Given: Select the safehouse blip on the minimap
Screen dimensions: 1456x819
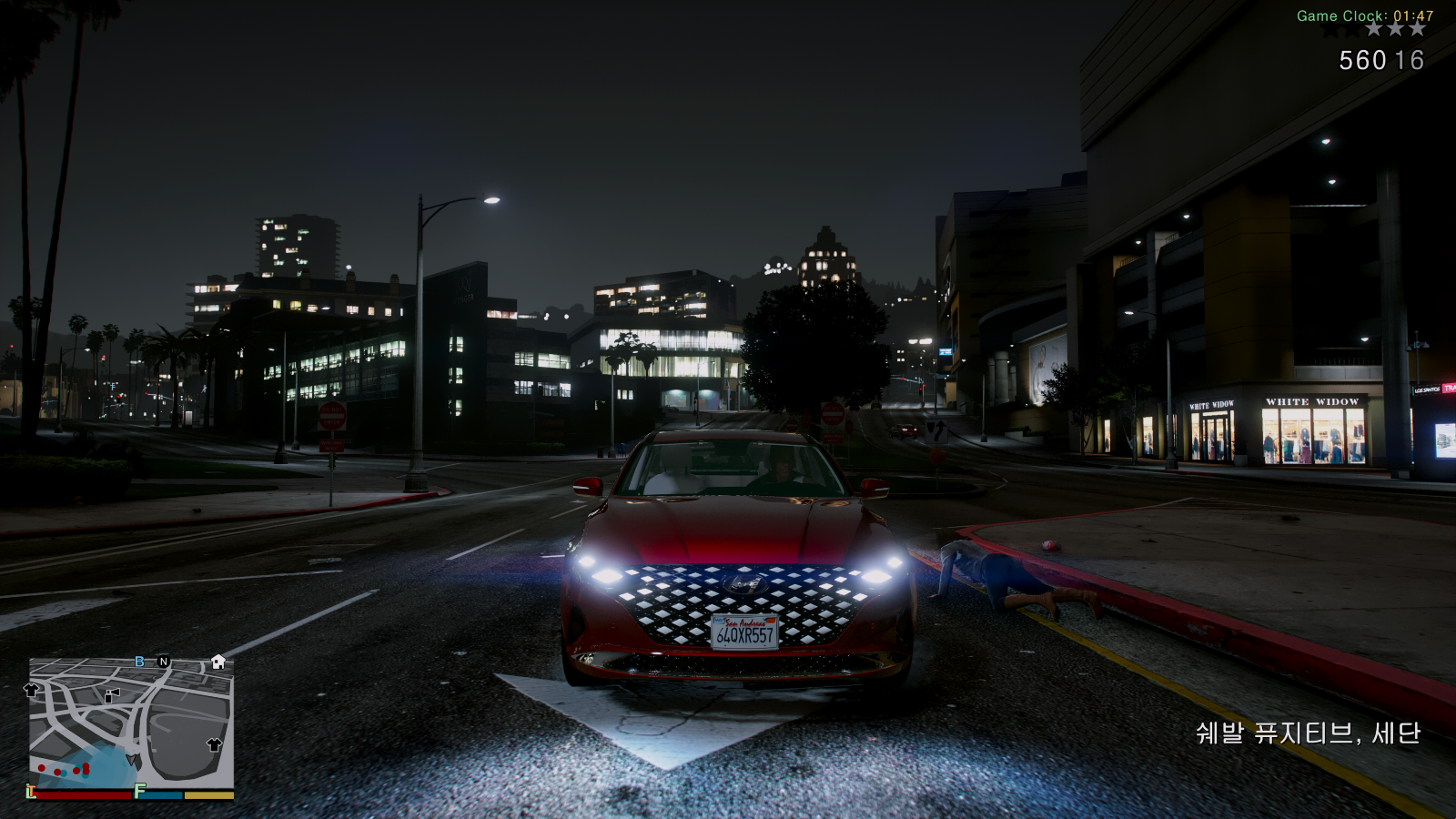Looking at the screenshot, I should (218, 662).
